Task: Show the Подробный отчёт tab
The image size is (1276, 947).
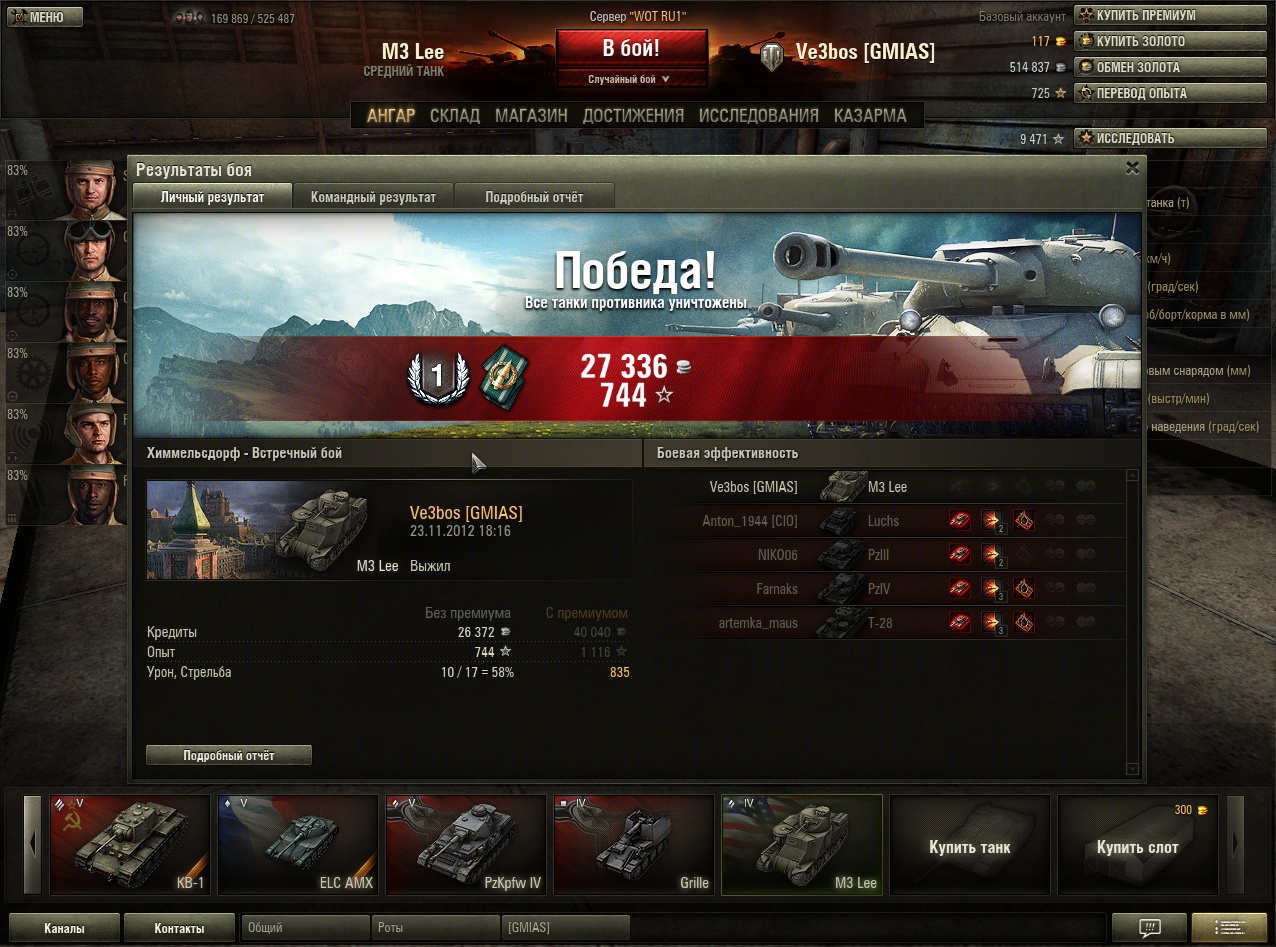Action: click(x=534, y=197)
